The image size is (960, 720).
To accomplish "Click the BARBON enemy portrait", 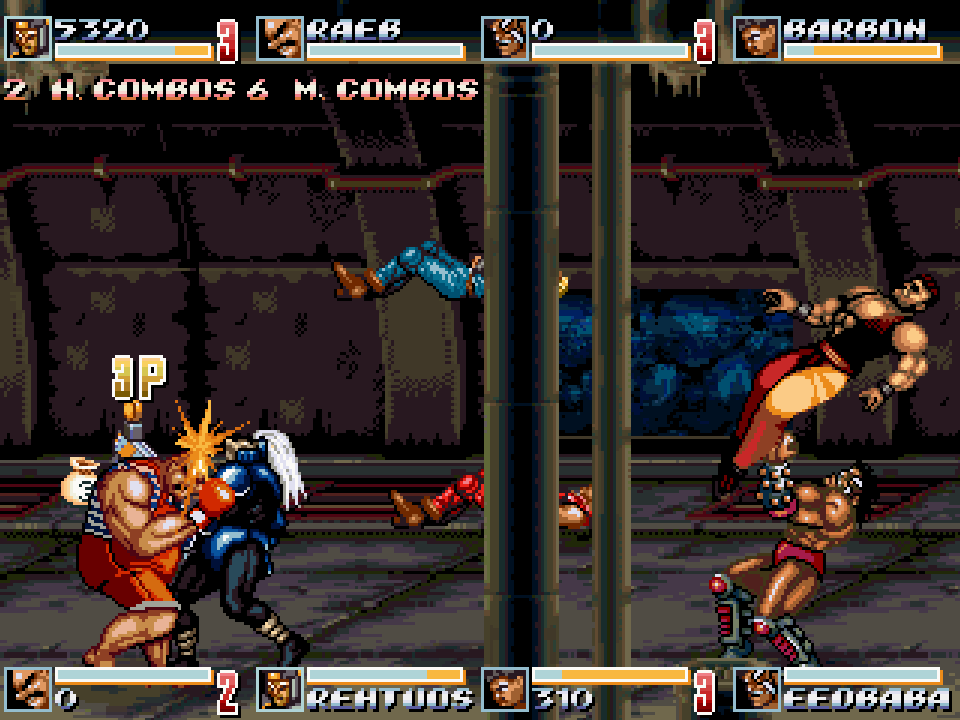I will (757, 39).
